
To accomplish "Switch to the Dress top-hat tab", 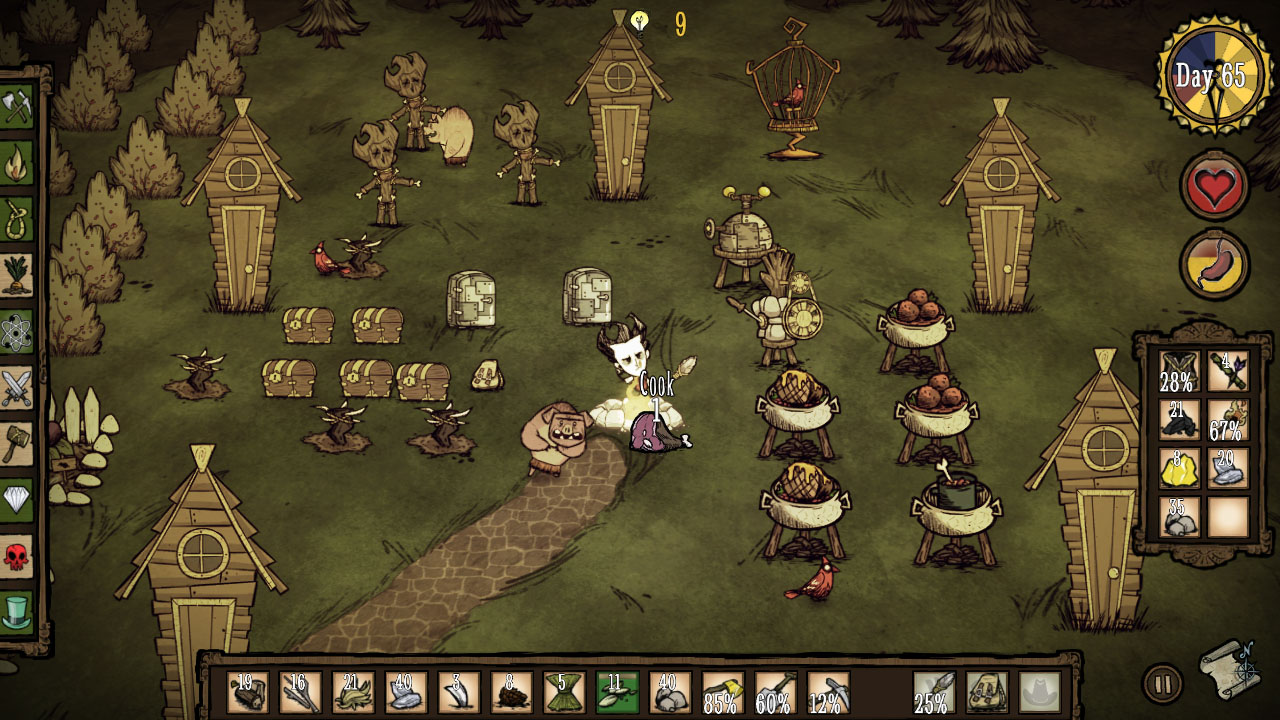I will pyautogui.click(x=17, y=611).
